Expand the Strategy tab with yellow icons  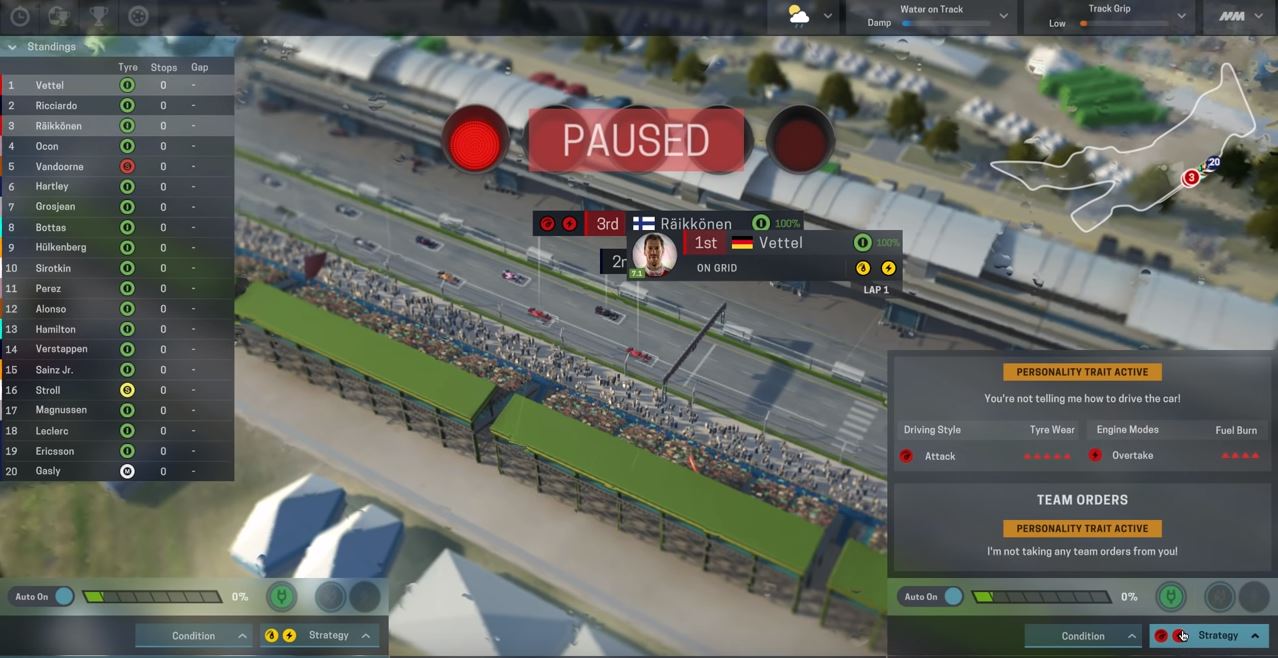pos(366,636)
